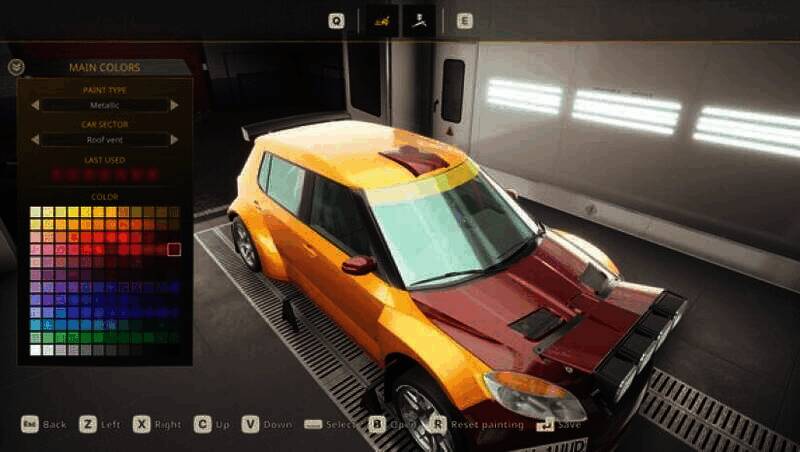Select the previous paint type arrow
This screenshot has height=452, width=800.
(x=34, y=105)
